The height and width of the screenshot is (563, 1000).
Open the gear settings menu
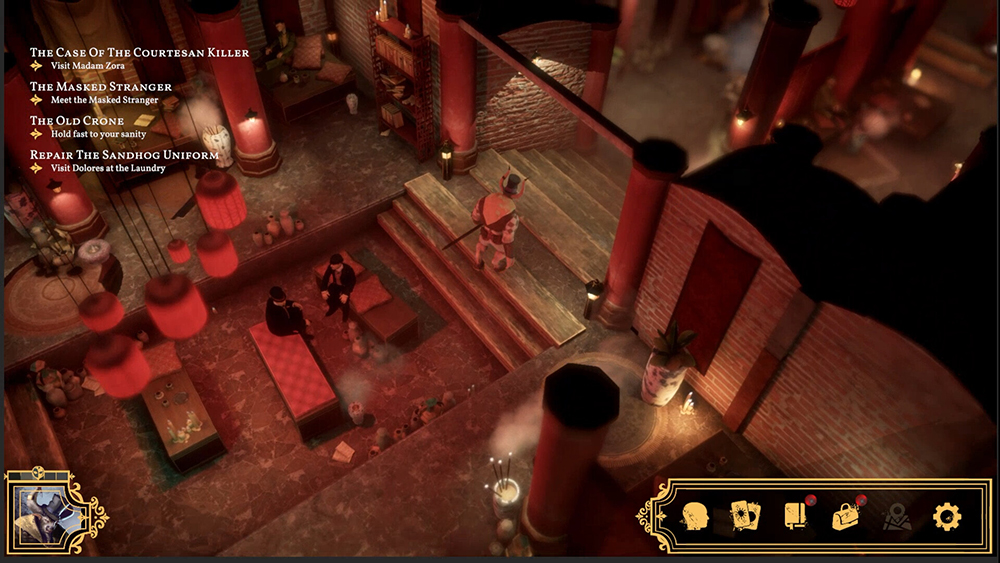pyautogui.click(x=946, y=516)
